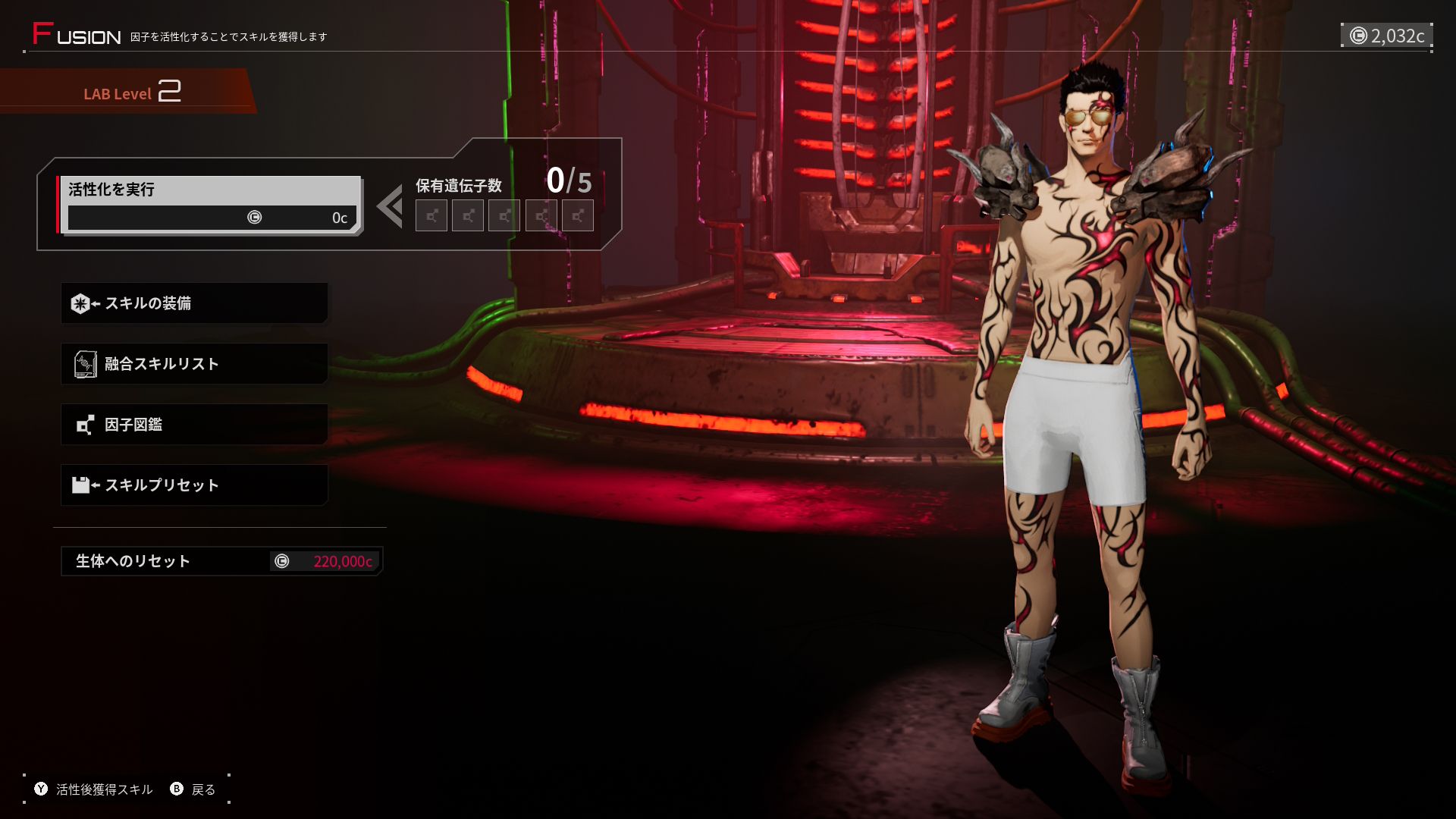The image size is (1456, 819).
Task: Open 融合スキルリスト fusion skill list
Action: point(194,364)
